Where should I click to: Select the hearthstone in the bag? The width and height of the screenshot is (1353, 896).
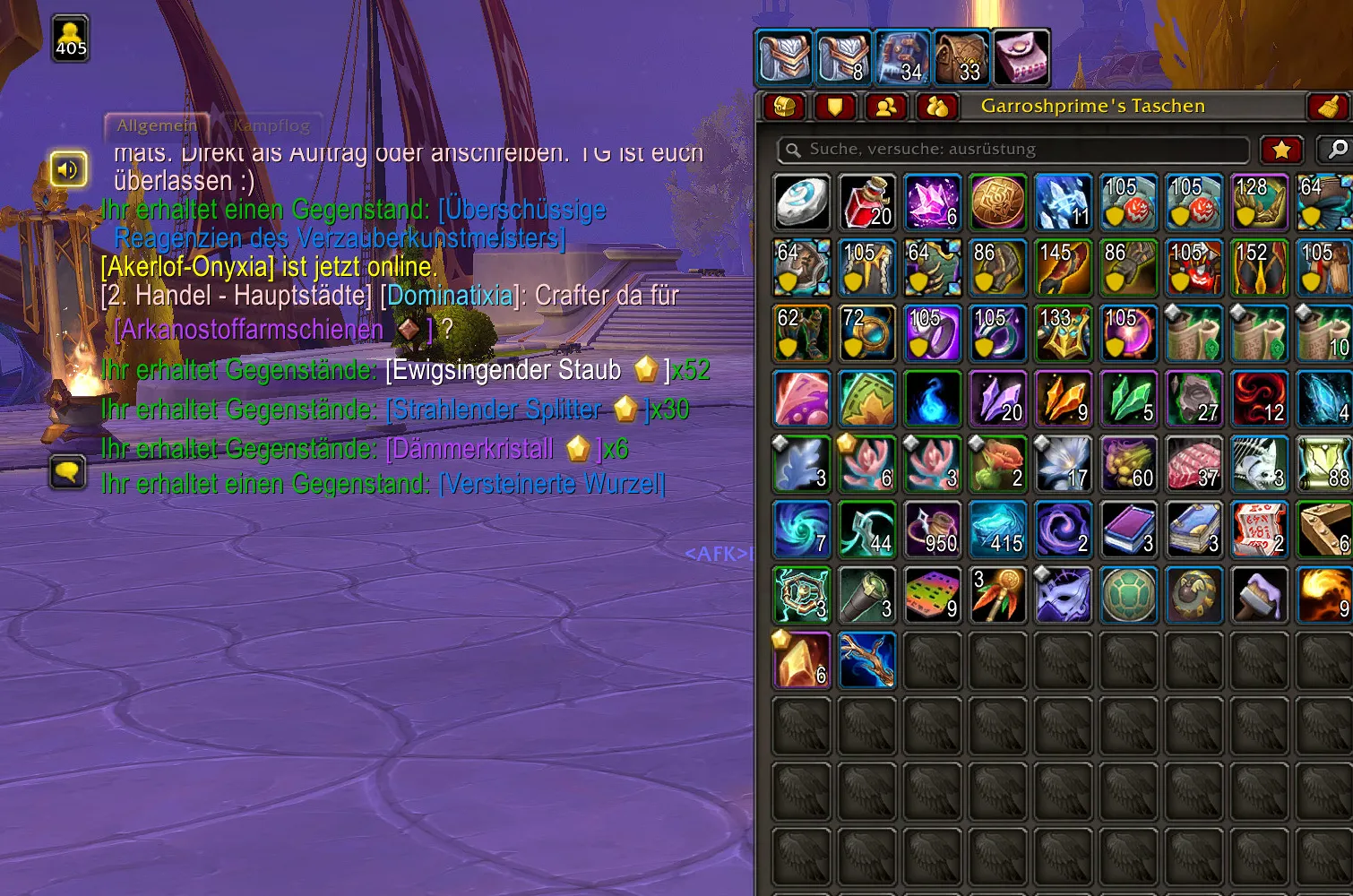point(801,202)
